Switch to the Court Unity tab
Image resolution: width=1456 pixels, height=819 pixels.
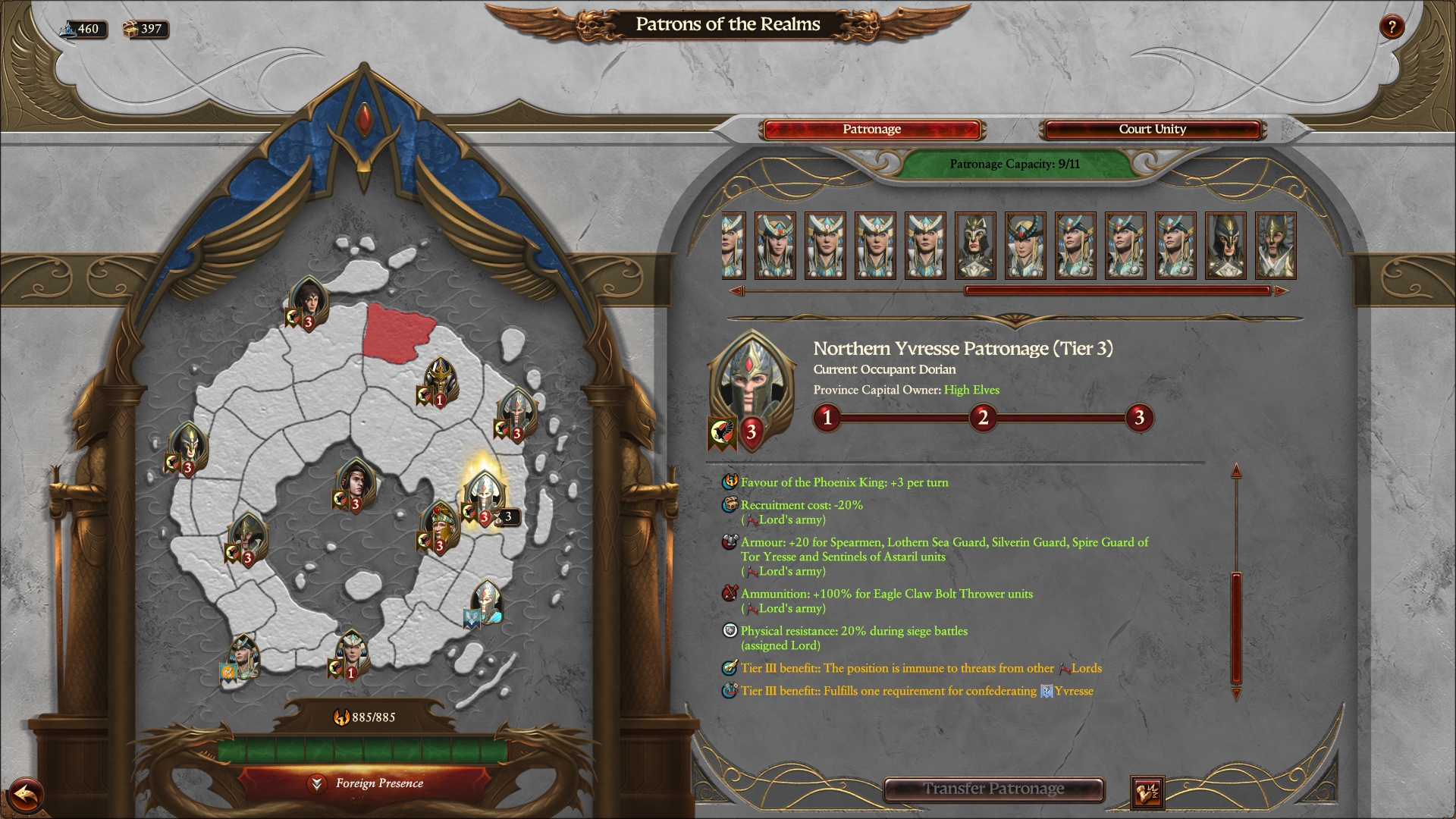(x=1151, y=129)
